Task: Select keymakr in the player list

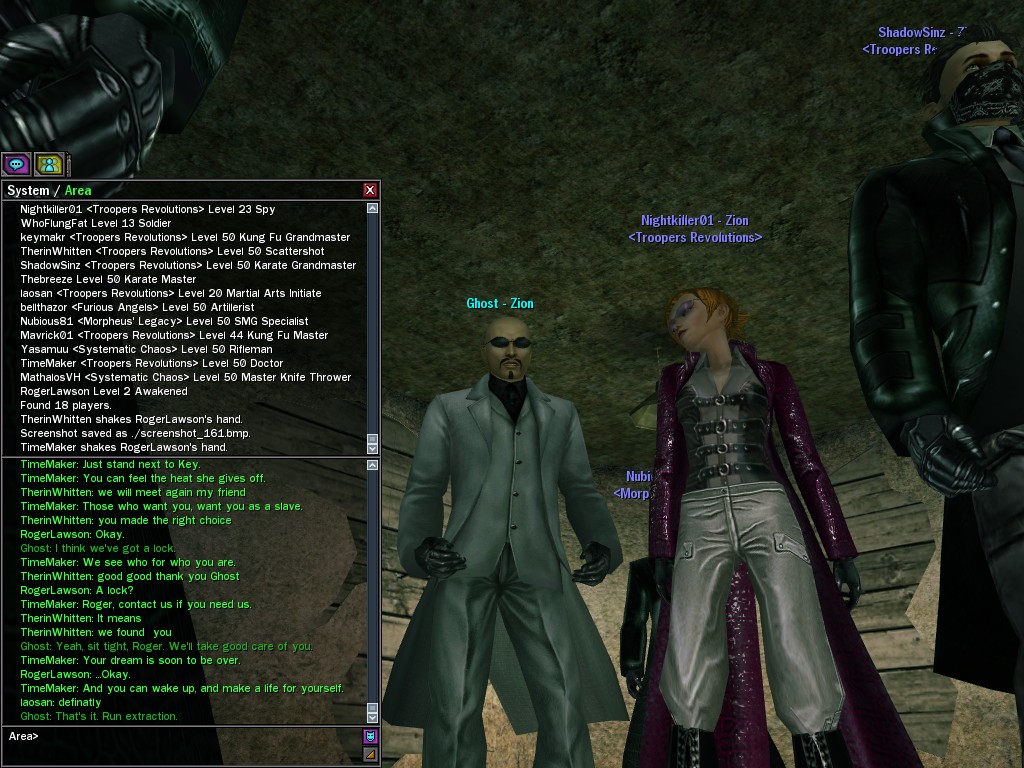Action: pyautogui.click(x=40, y=237)
